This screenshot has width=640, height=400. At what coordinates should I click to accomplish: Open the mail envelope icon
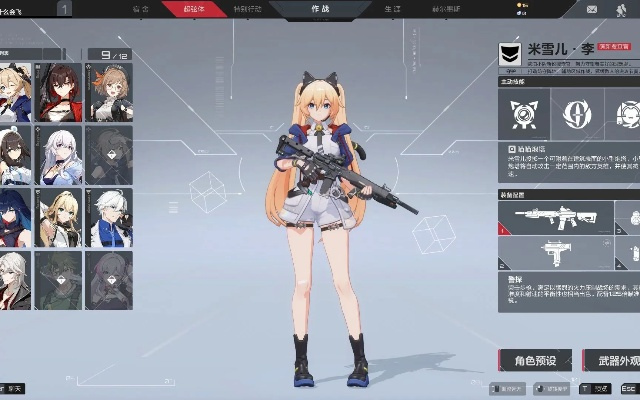pyautogui.click(x=591, y=9)
